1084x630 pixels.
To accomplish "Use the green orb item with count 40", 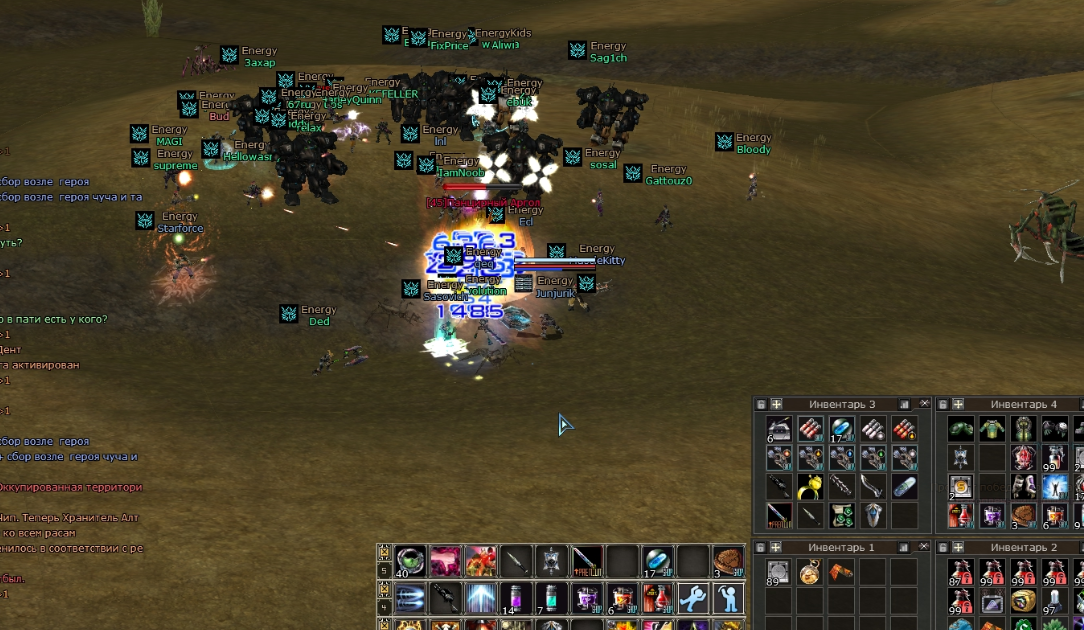I will coord(411,561).
